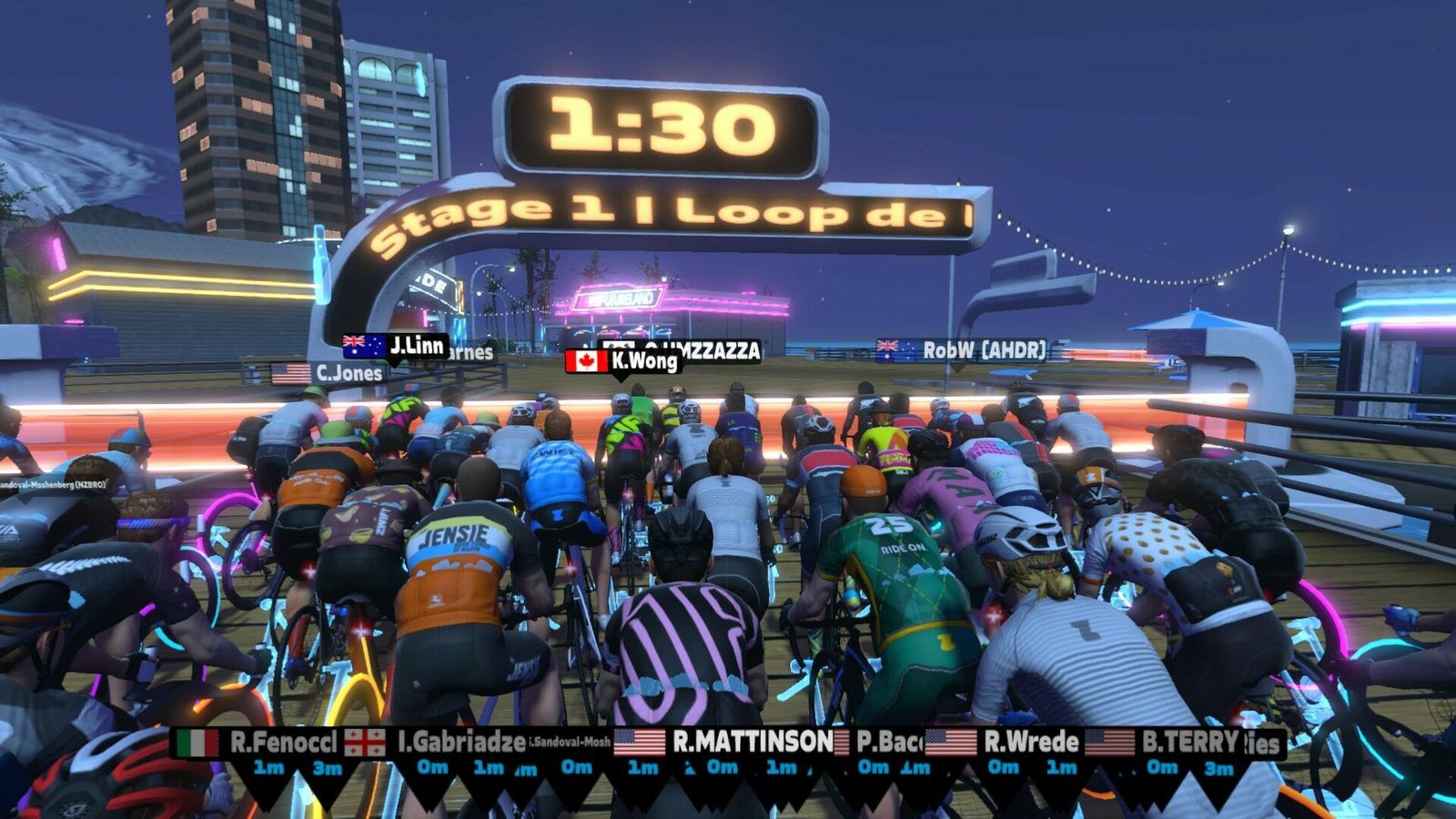Screen dimensions: 1456x819
Task: Click the R.MATTINSON name tag
Action: 724,742
